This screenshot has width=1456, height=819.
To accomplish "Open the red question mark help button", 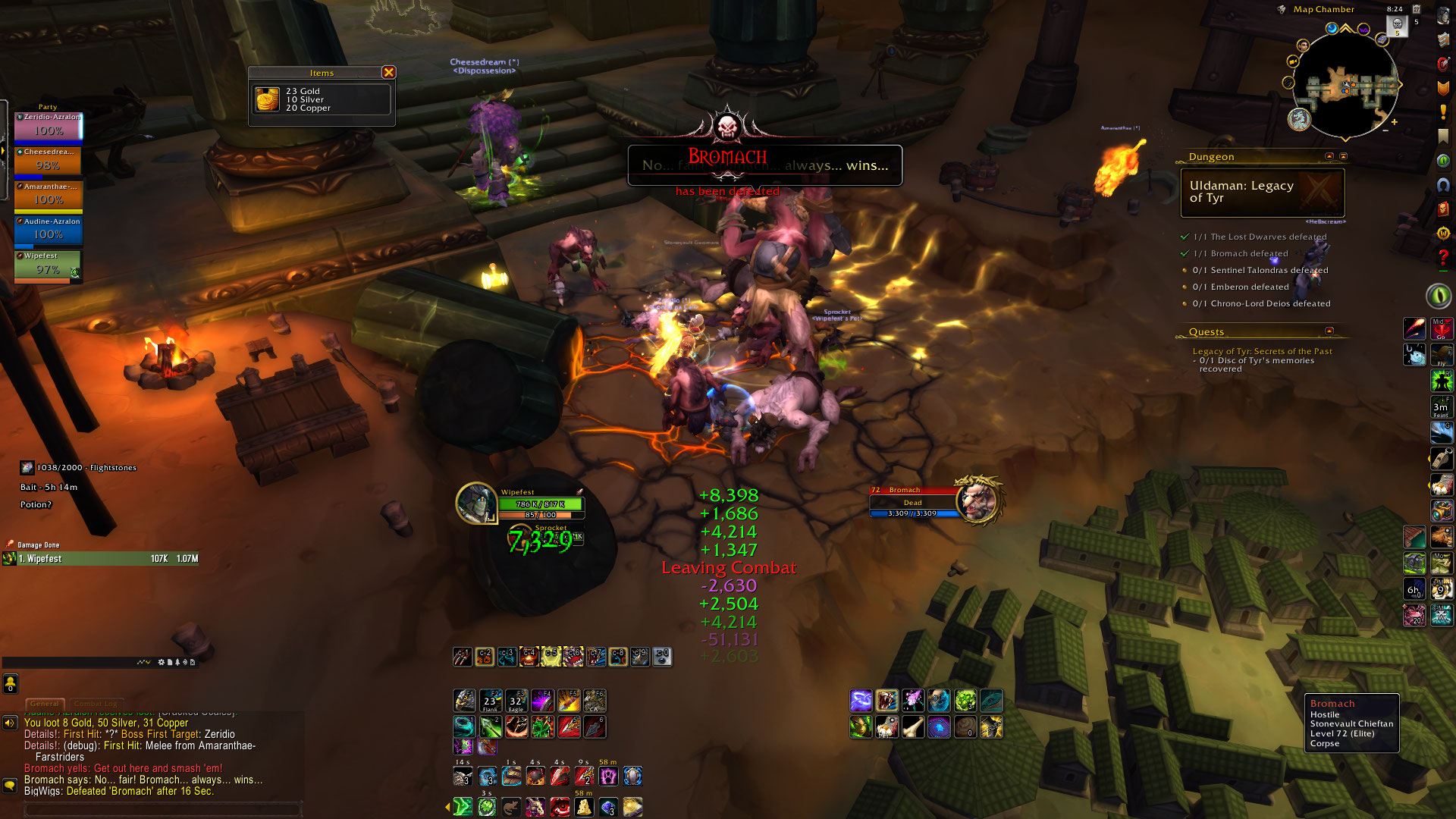I will (x=1442, y=258).
